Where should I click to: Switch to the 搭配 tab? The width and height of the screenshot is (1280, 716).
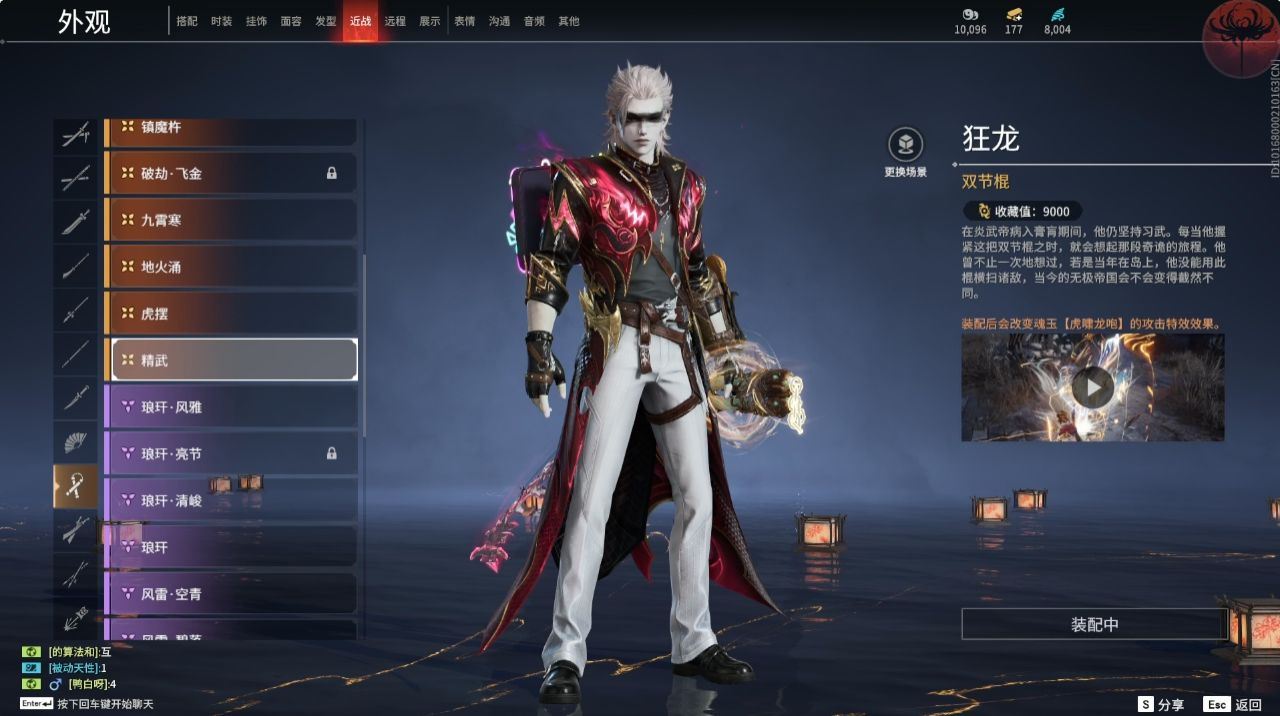(187, 21)
